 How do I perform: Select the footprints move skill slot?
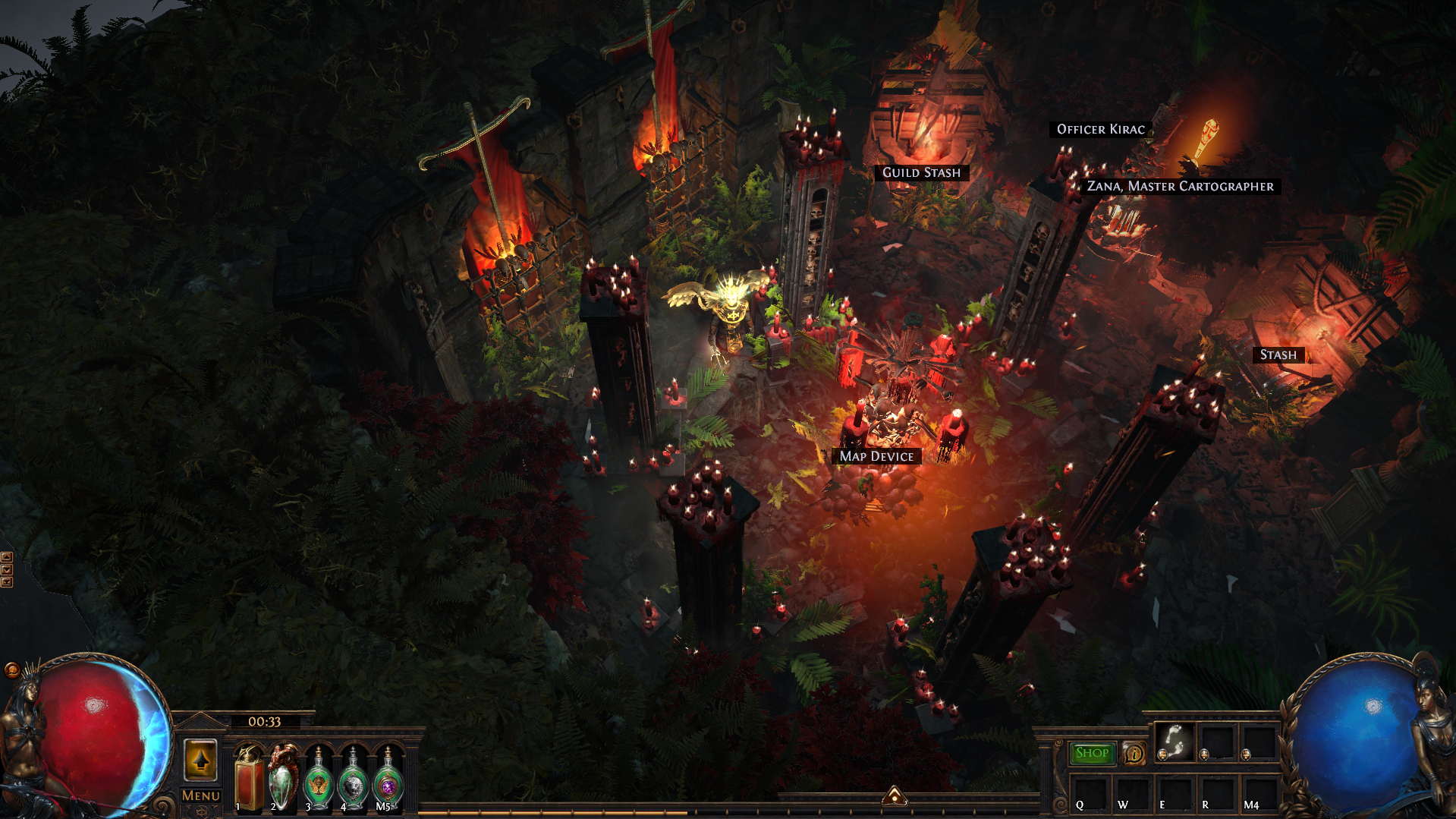click(1175, 742)
